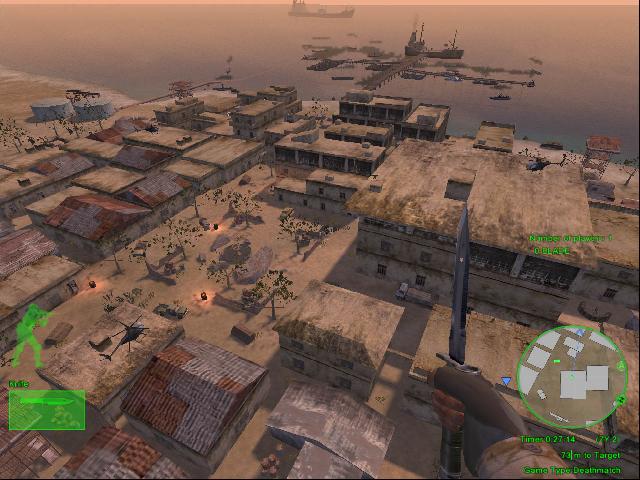Click the Knife weapon panel
Viewport: 640px width, 480px height.
[x=46, y=409]
